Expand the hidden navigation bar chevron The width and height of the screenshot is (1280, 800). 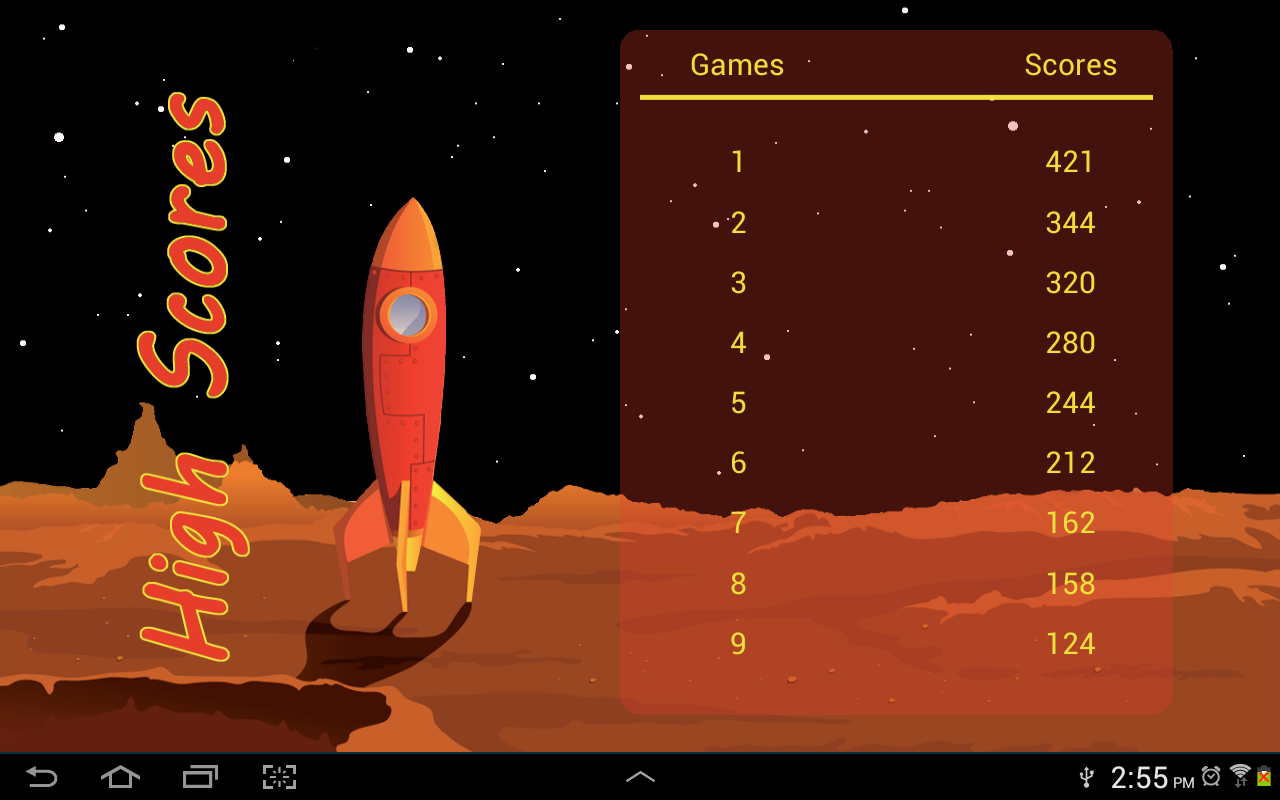coord(640,777)
